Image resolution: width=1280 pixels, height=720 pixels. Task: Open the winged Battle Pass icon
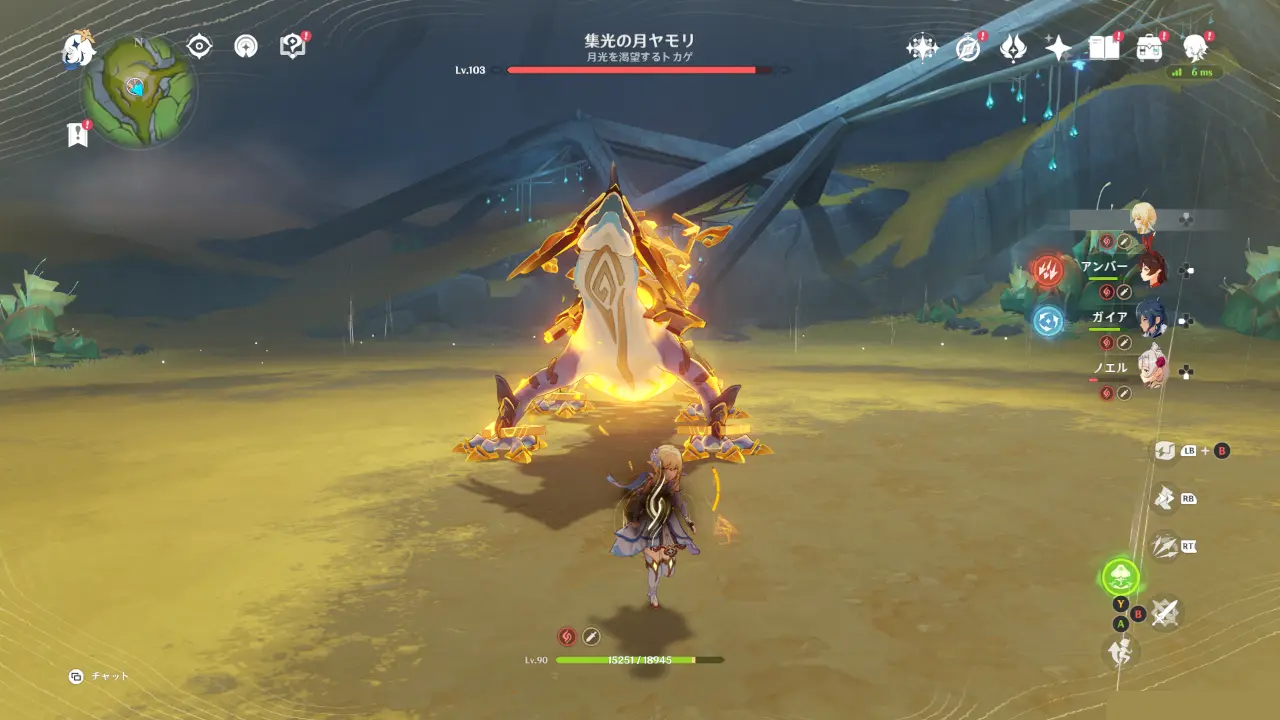[x=1013, y=47]
